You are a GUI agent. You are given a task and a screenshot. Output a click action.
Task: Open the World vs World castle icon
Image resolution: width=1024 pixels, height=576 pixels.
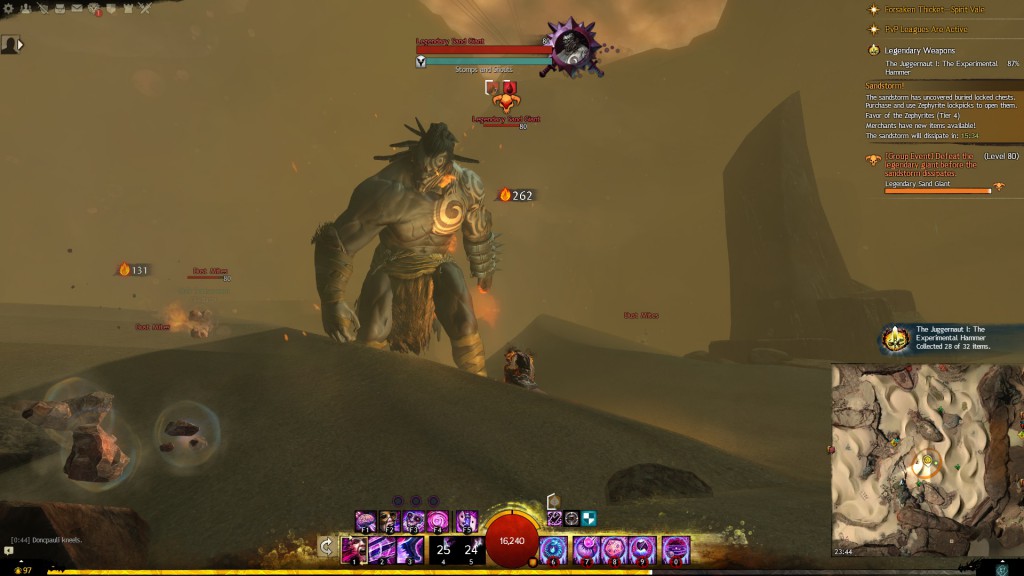click(x=127, y=9)
